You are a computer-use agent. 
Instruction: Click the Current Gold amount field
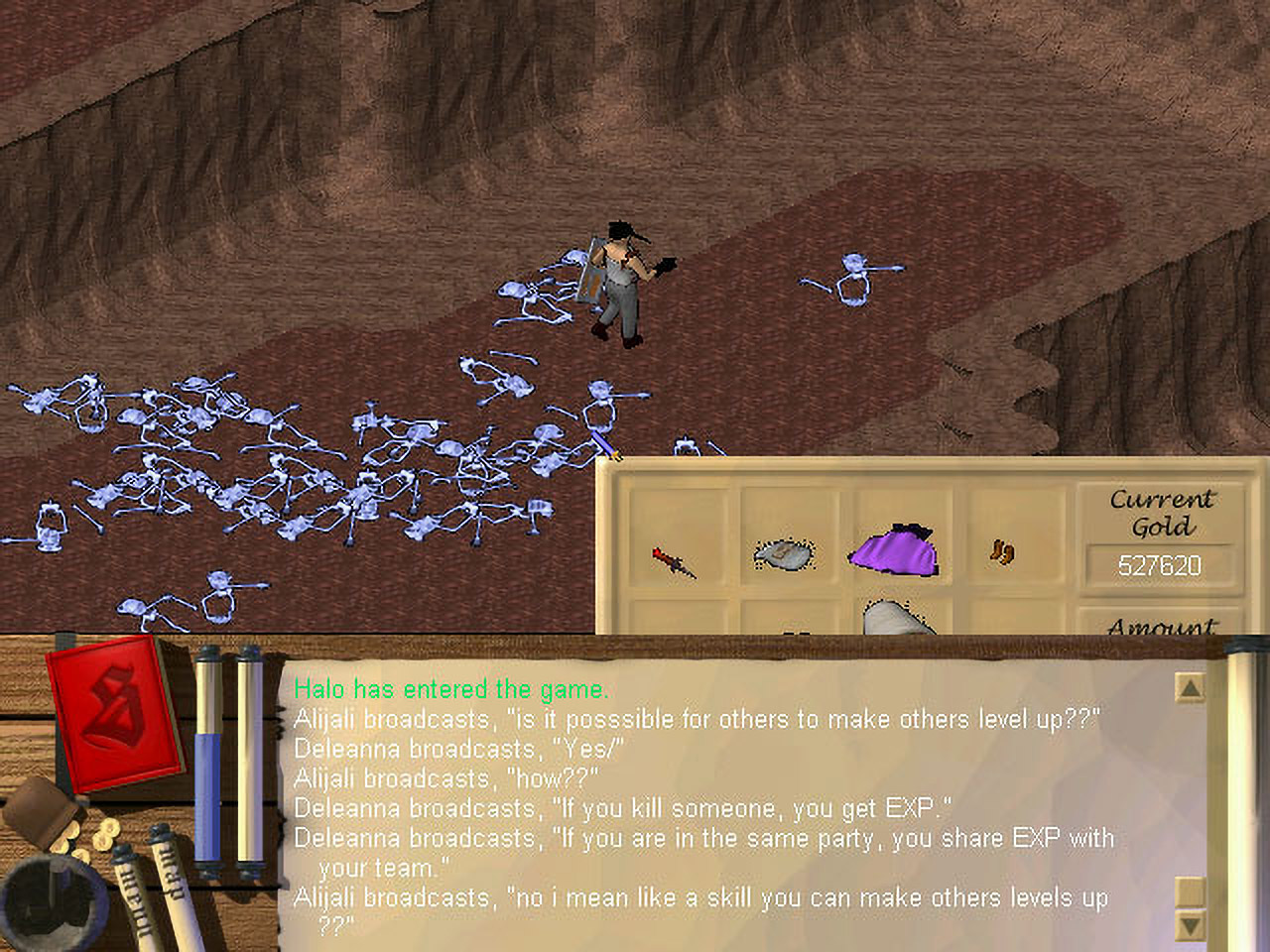click(x=1159, y=565)
